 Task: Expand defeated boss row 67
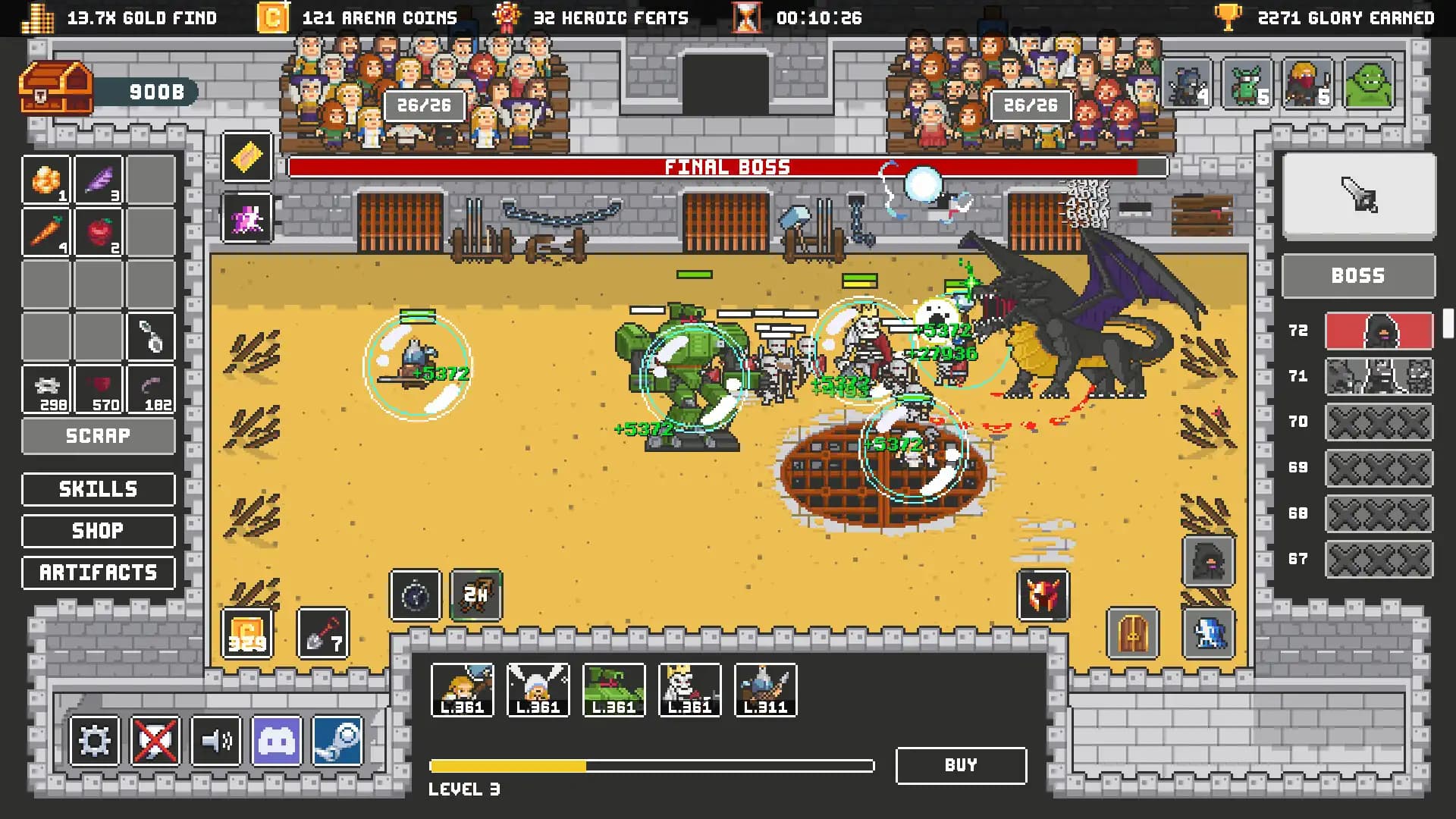coord(1378,559)
